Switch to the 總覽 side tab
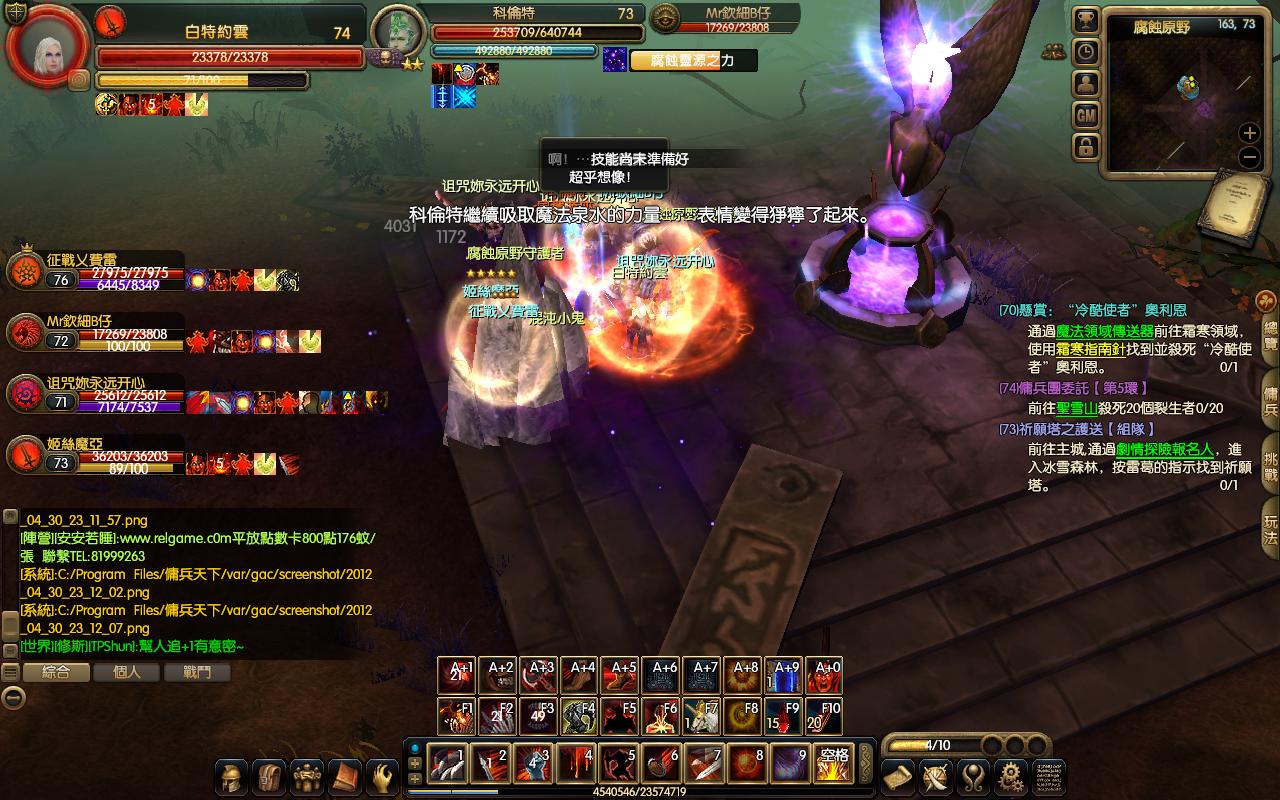The height and width of the screenshot is (800, 1280). 1269,335
